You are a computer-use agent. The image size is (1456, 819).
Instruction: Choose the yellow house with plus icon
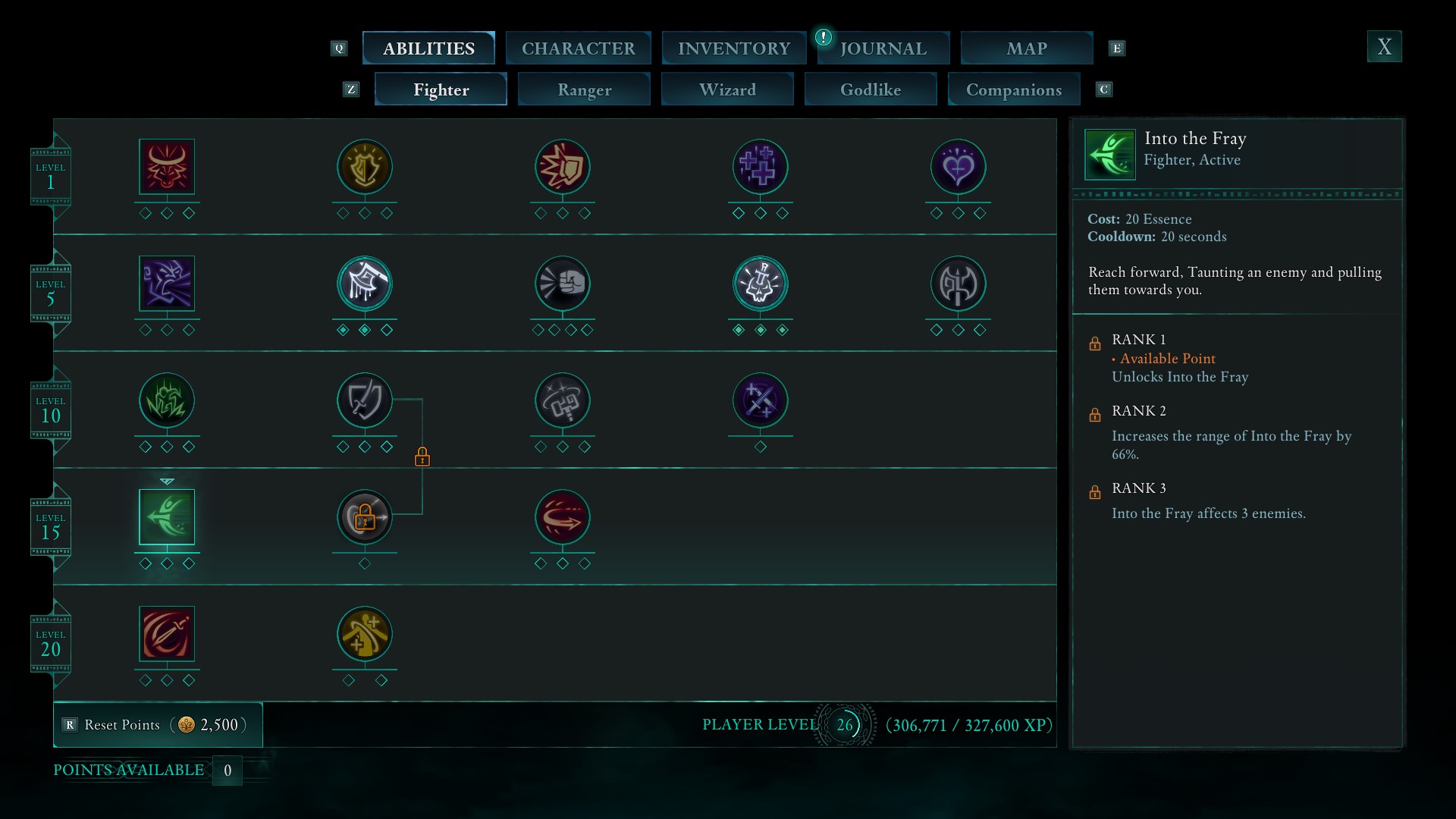tap(365, 634)
